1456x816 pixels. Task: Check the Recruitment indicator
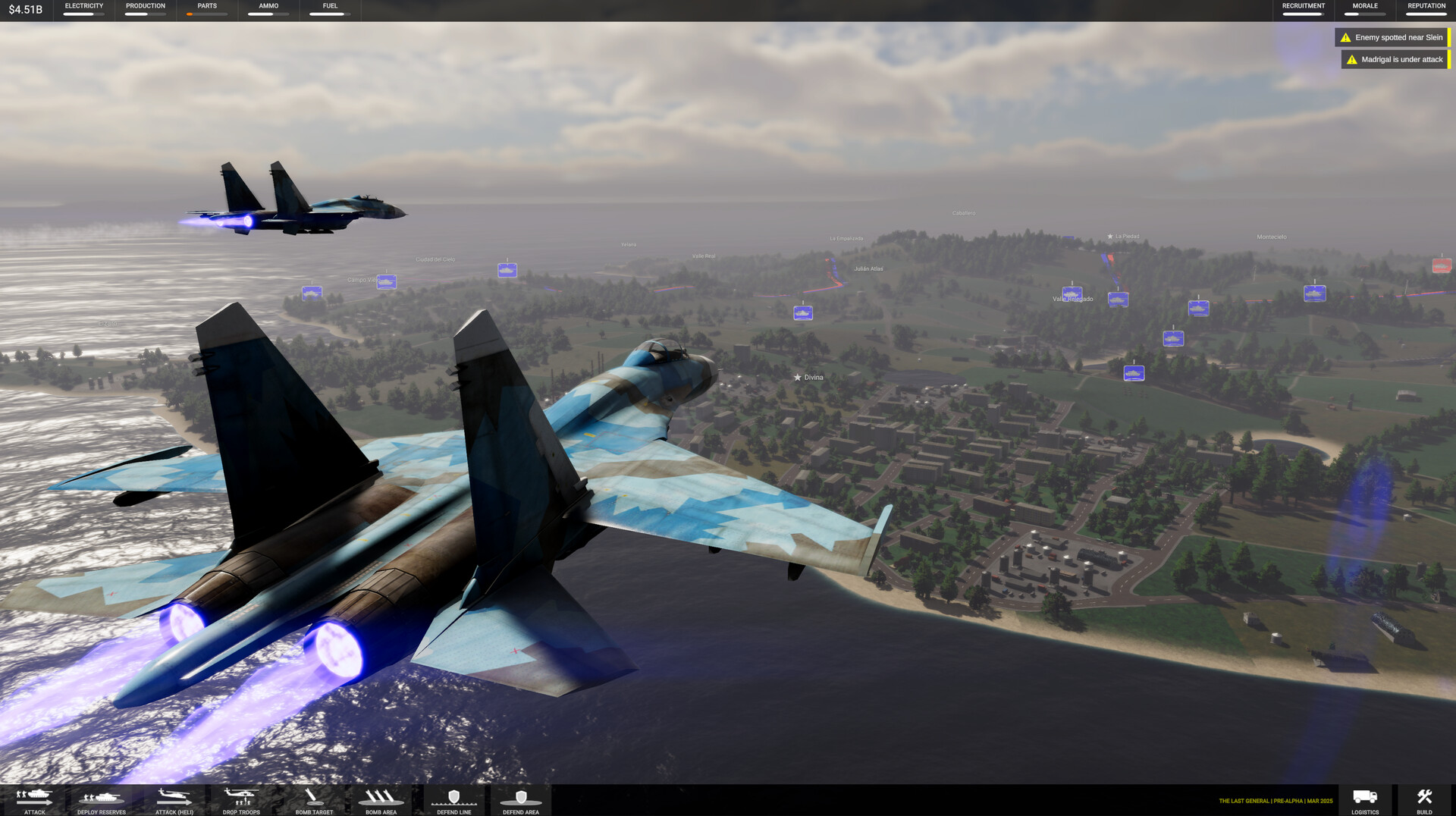(x=1303, y=11)
